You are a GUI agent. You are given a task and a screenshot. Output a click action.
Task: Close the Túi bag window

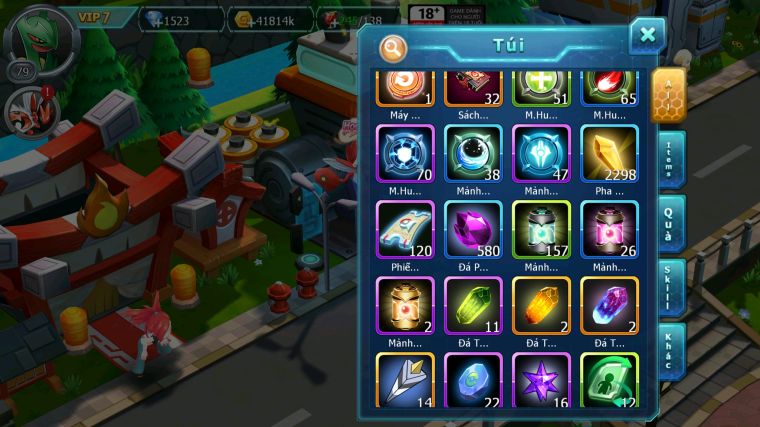[647, 36]
